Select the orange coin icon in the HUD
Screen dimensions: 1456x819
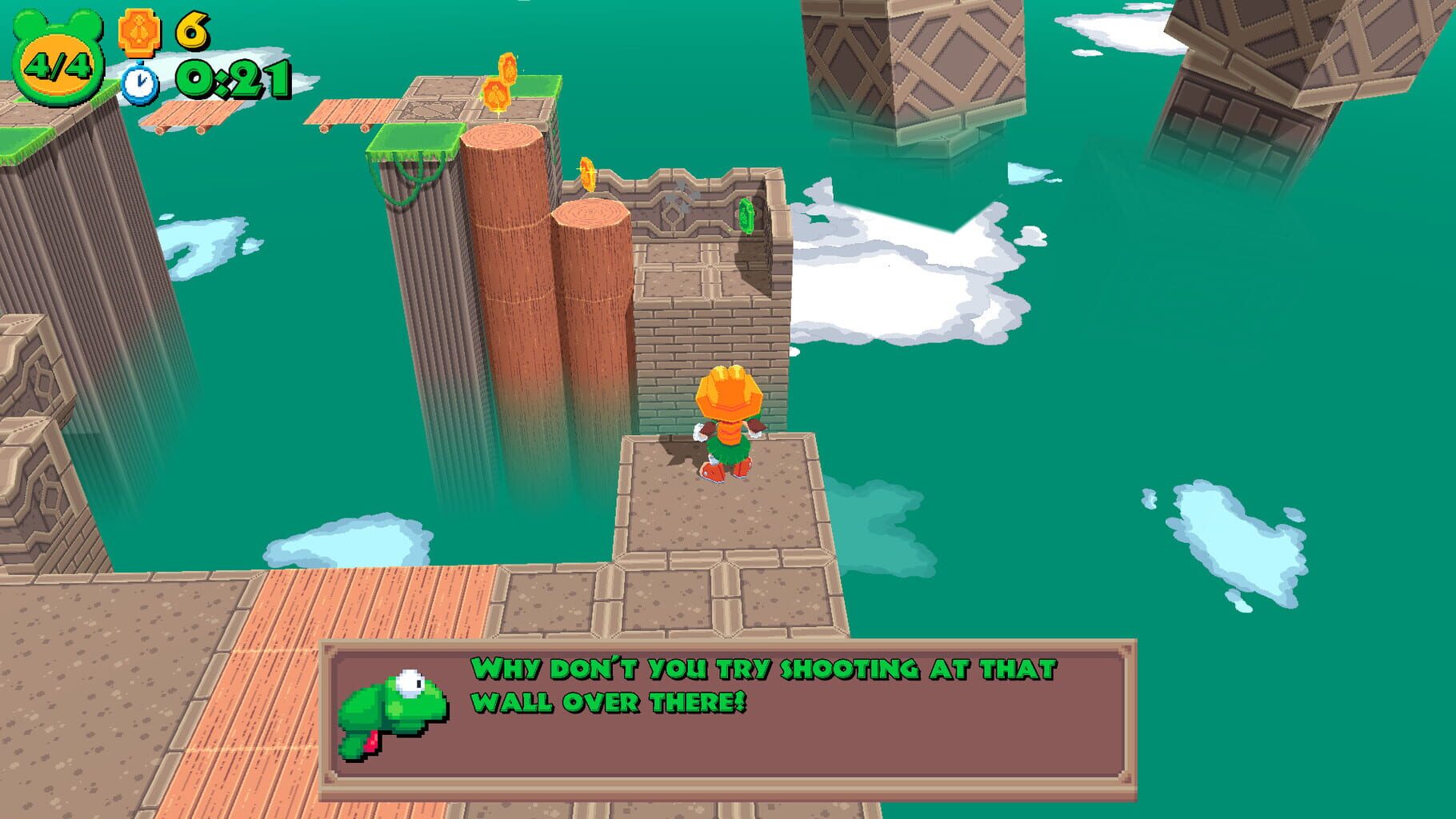point(138,34)
